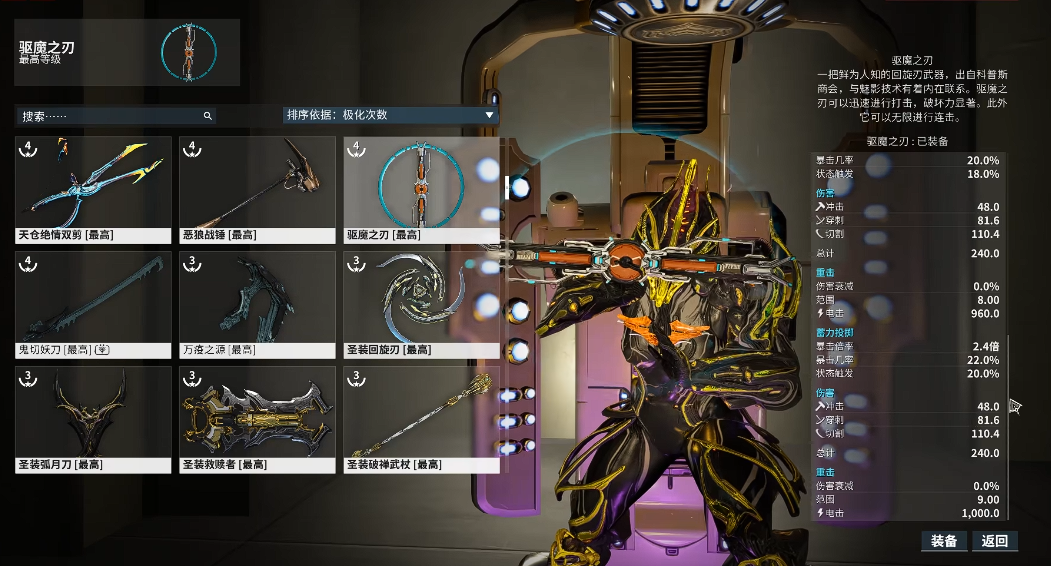Open the 排序依据 sort dropdown
Viewport: 1051px width, 566px height.
tap(390, 115)
